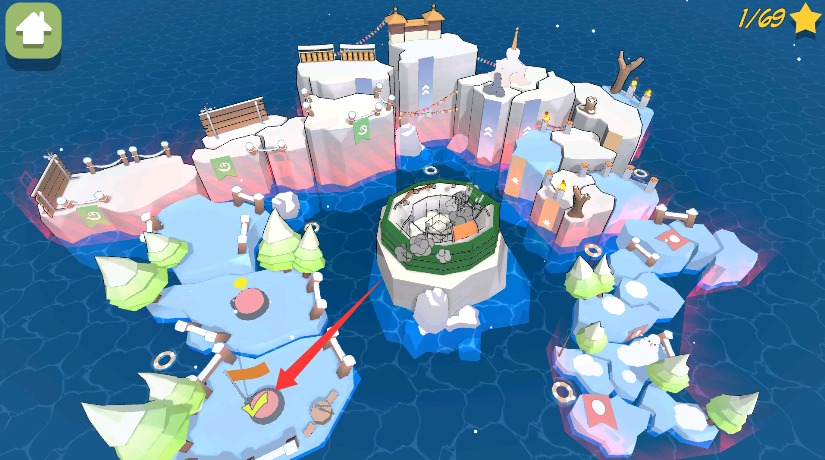Select the completed level node with yellow checkmark
This screenshot has width=825, height=460.
pos(260,404)
